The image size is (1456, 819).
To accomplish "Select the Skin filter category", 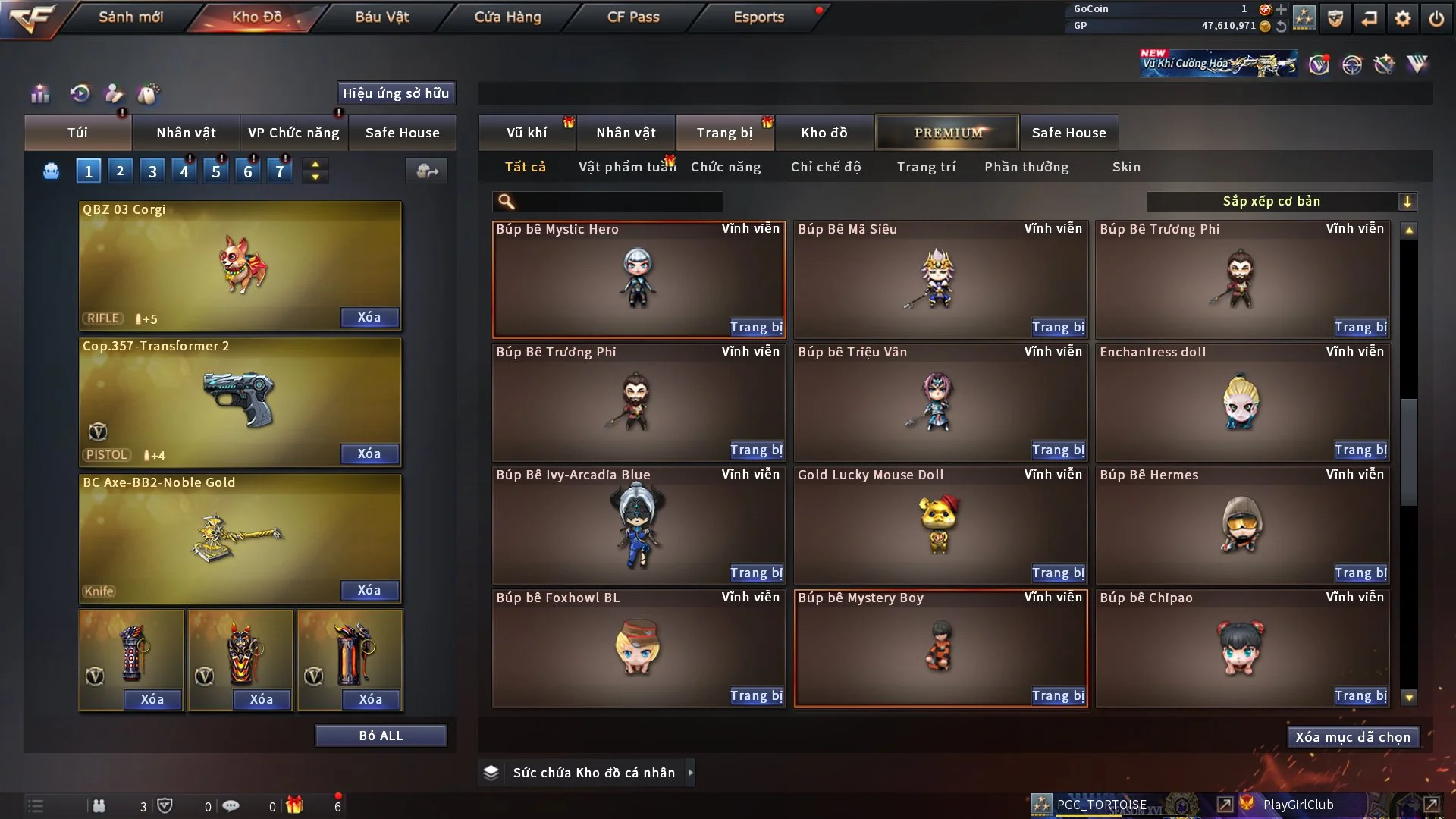I will pyautogui.click(x=1126, y=167).
